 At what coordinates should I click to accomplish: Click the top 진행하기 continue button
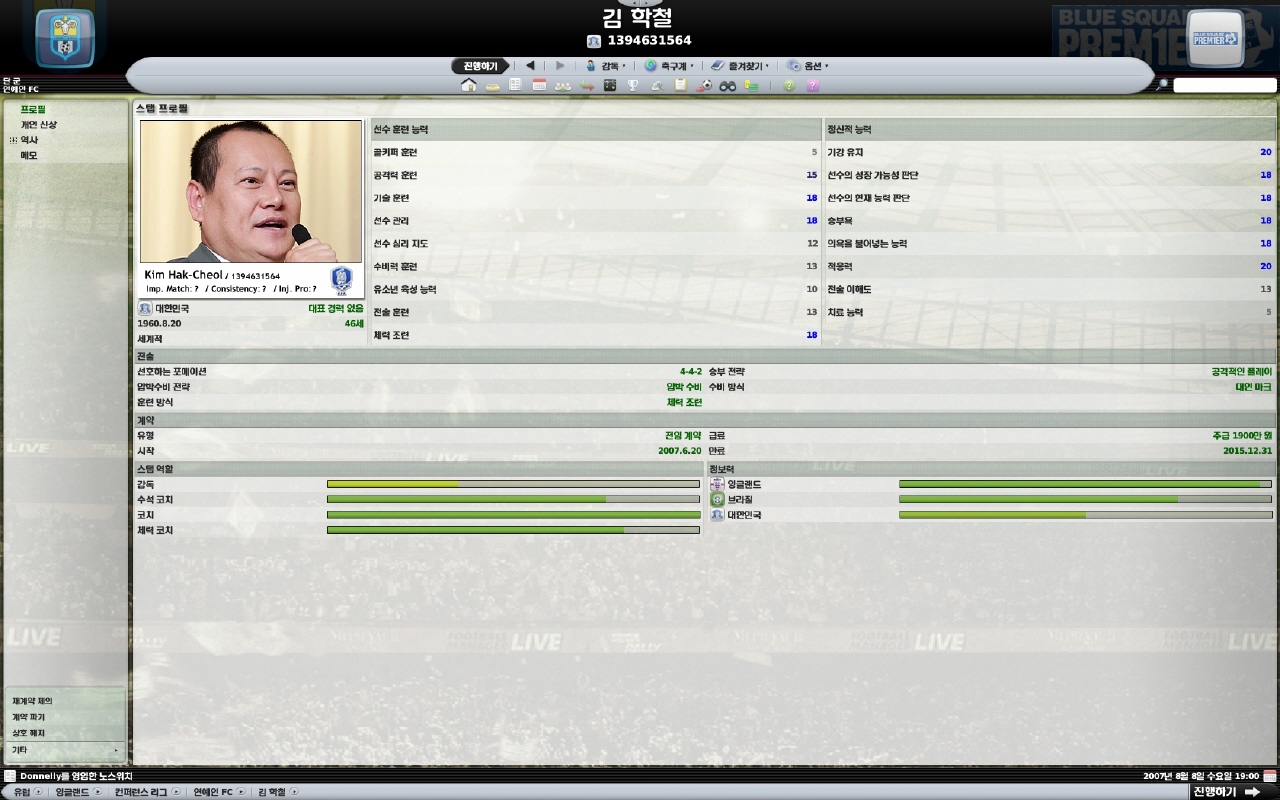tap(480, 66)
